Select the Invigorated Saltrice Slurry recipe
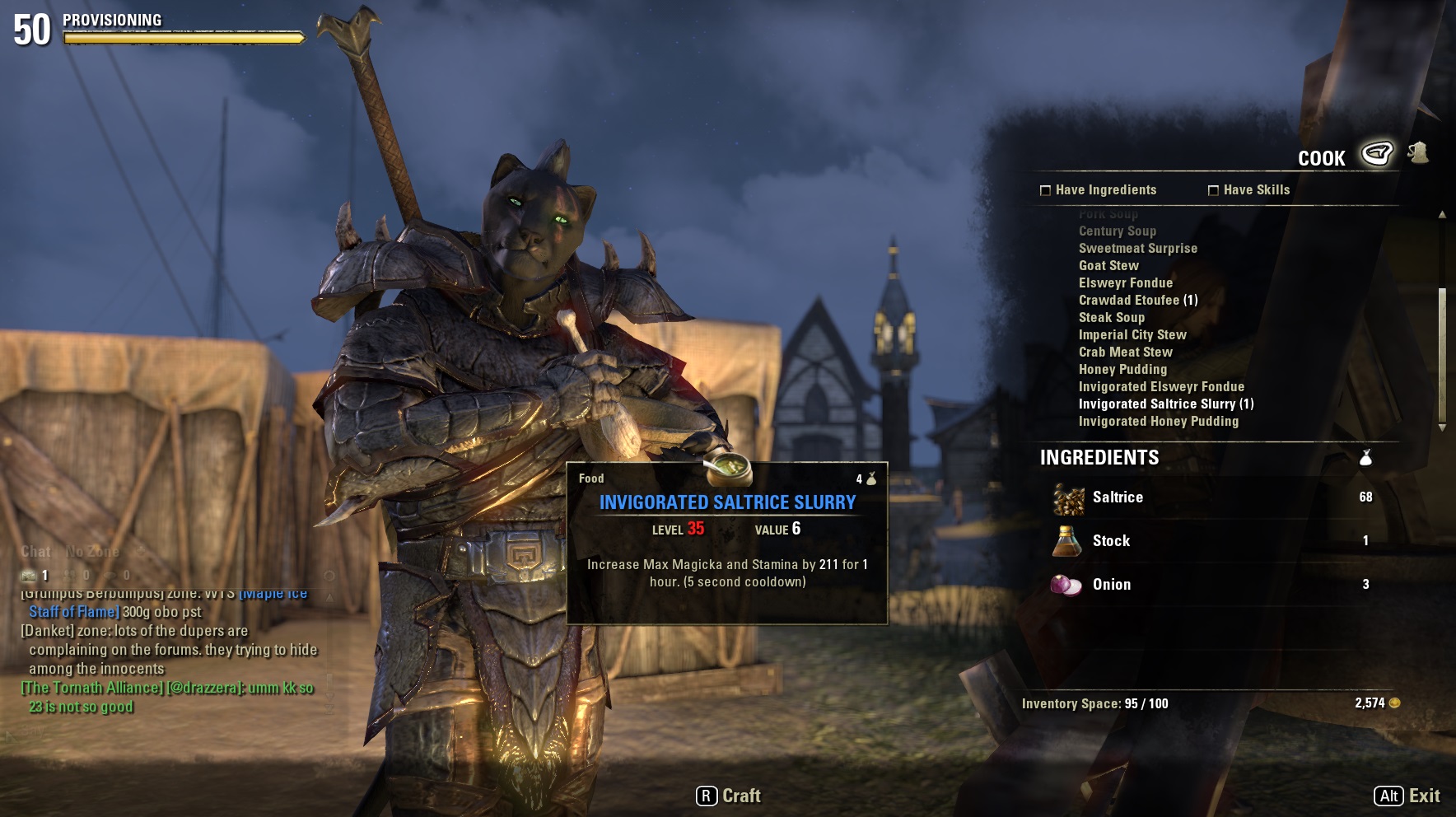This screenshot has height=817, width=1456. (1165, 404)
